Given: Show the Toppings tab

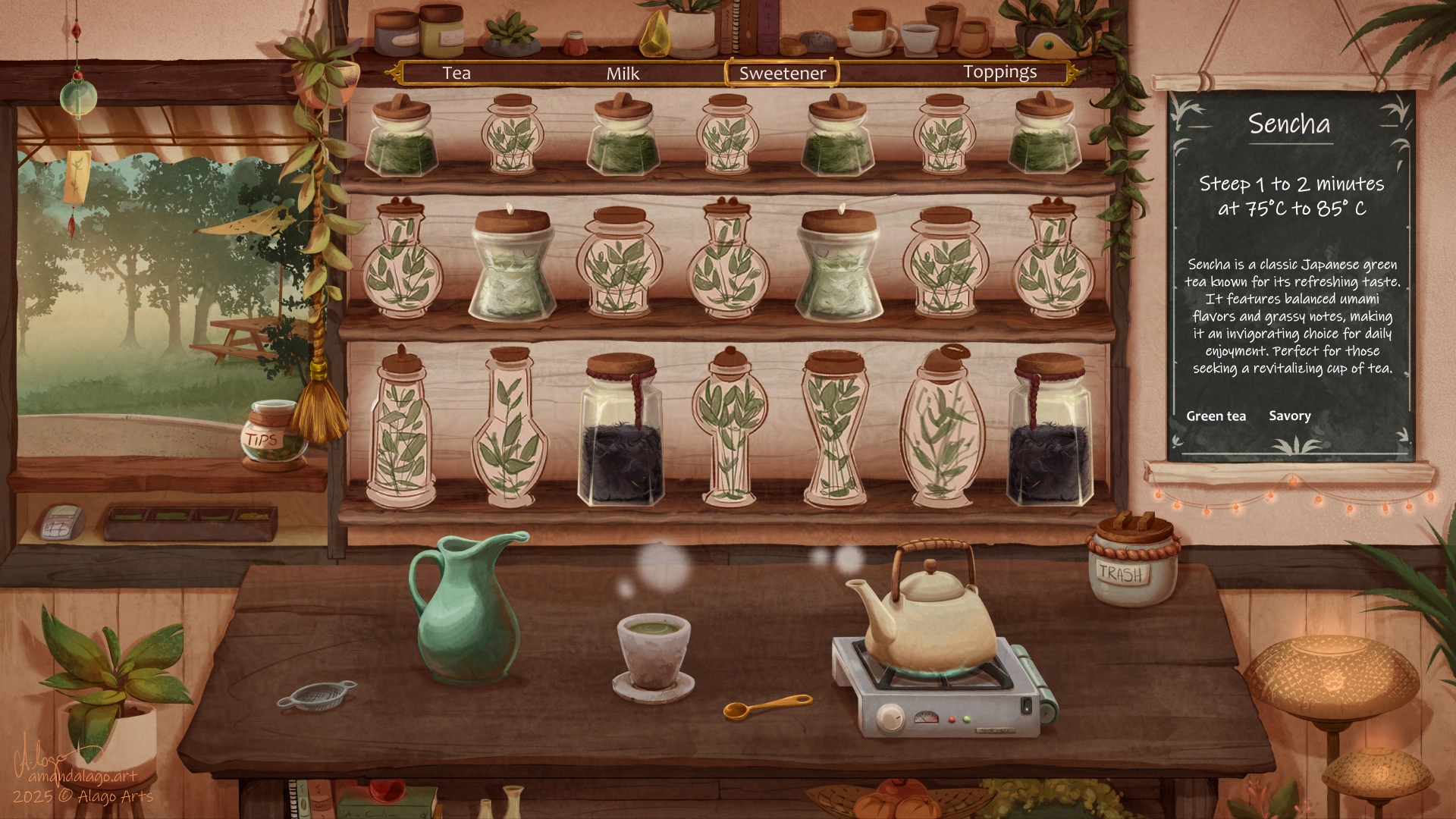Looking at the screenshot, I should tap(999, 73).
